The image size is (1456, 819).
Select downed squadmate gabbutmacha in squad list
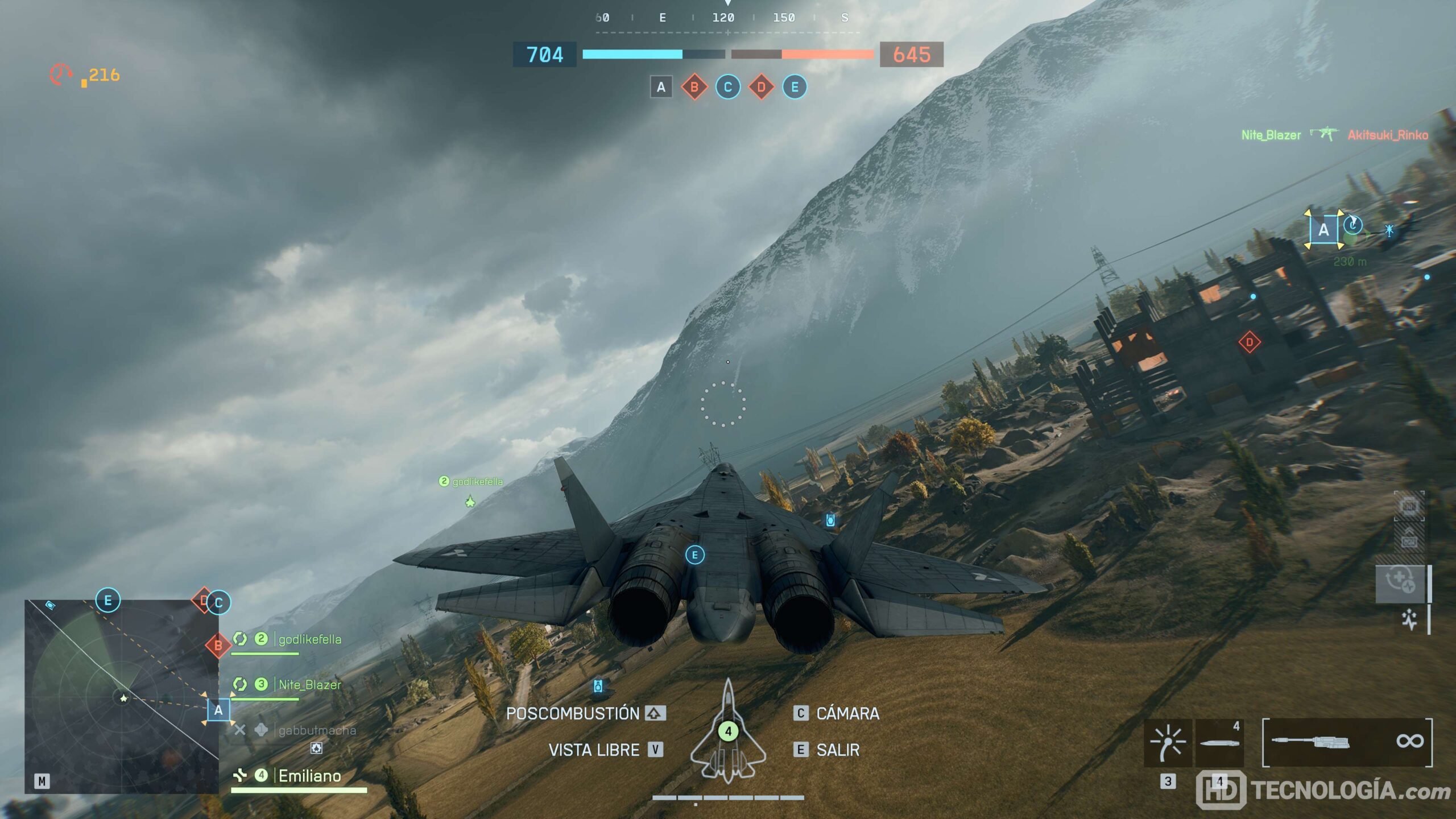tap(316, 730)
